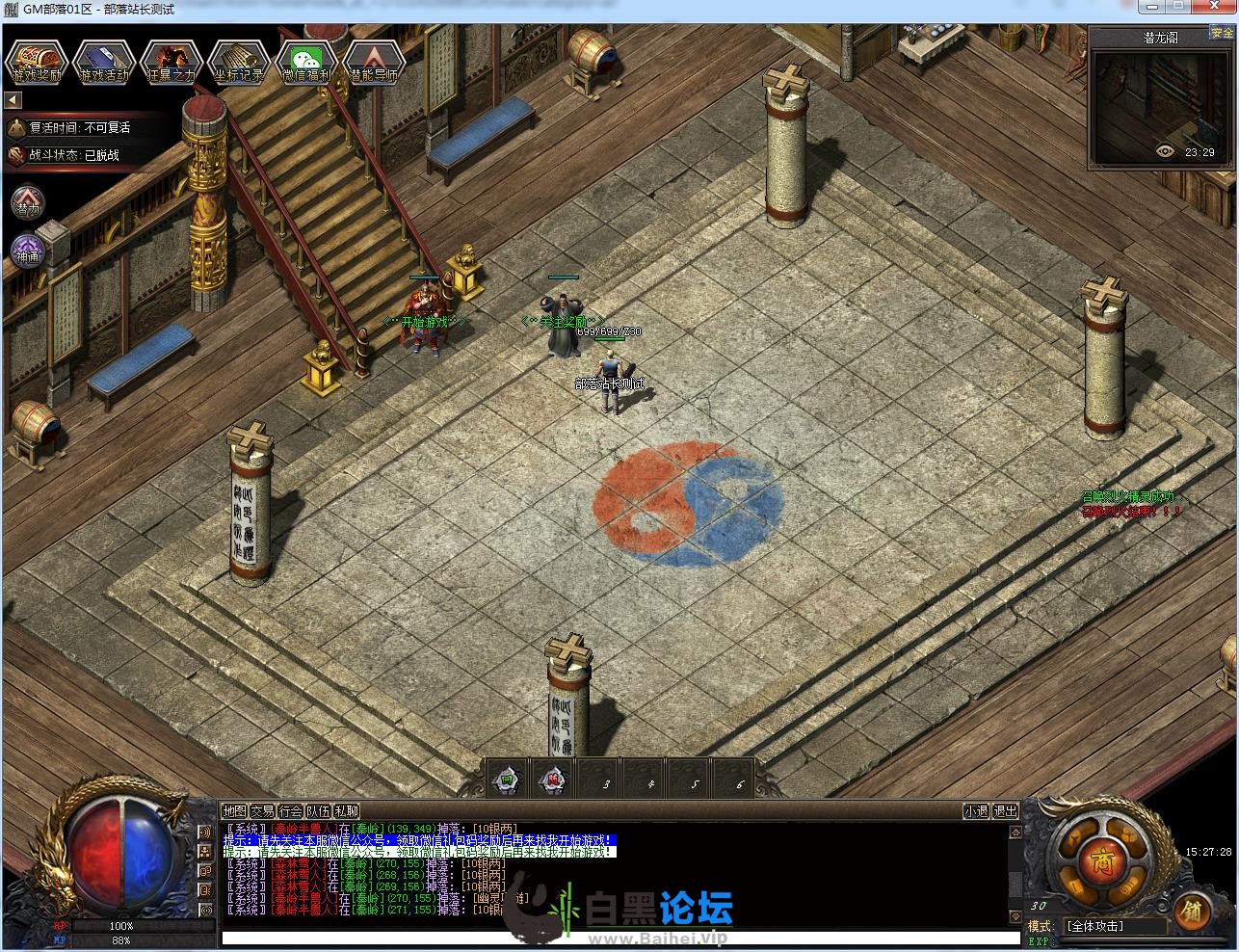Click the chat text input box
Image resolution: width=1239 pixels, height=952 pixels.
click(x=620, y=938)
